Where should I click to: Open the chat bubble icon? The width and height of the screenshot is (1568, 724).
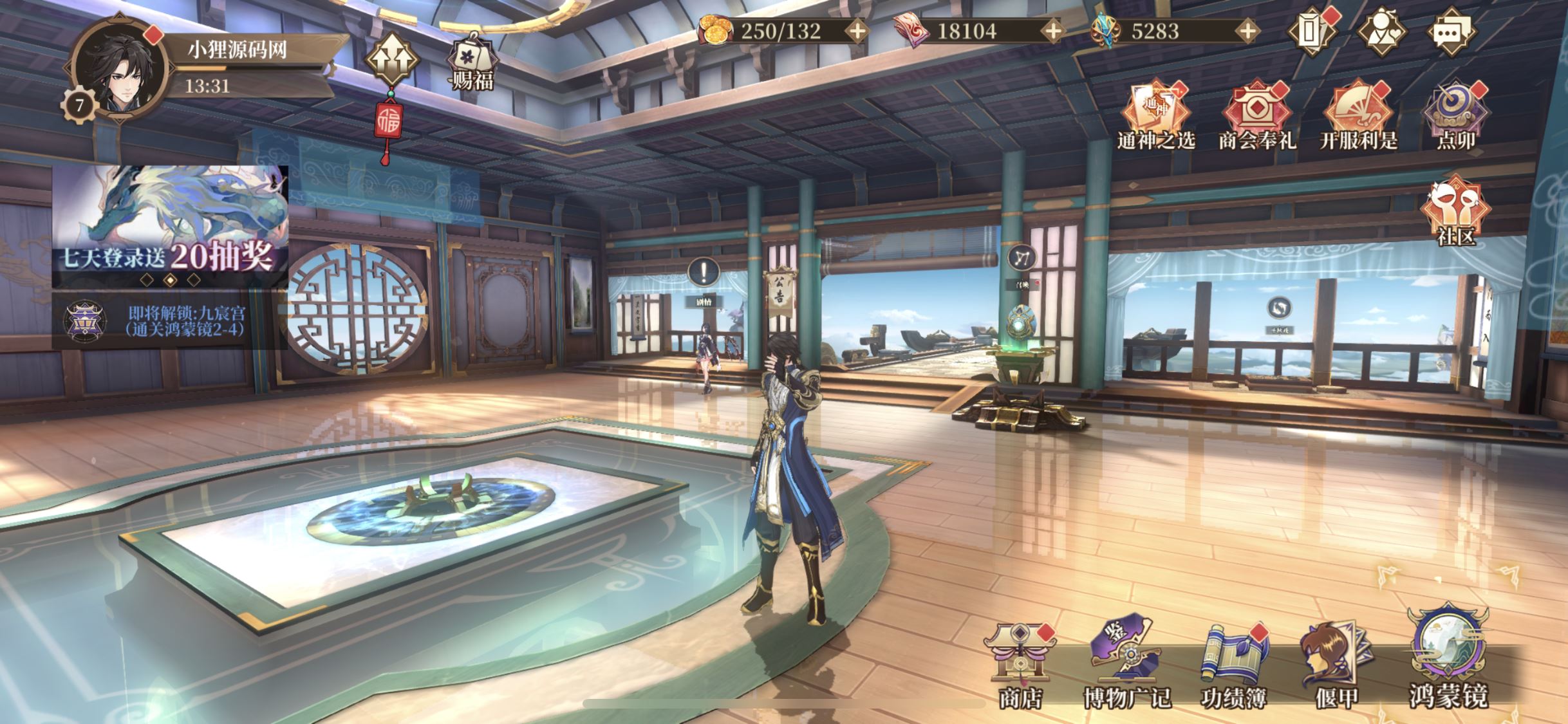[1451, 31]
